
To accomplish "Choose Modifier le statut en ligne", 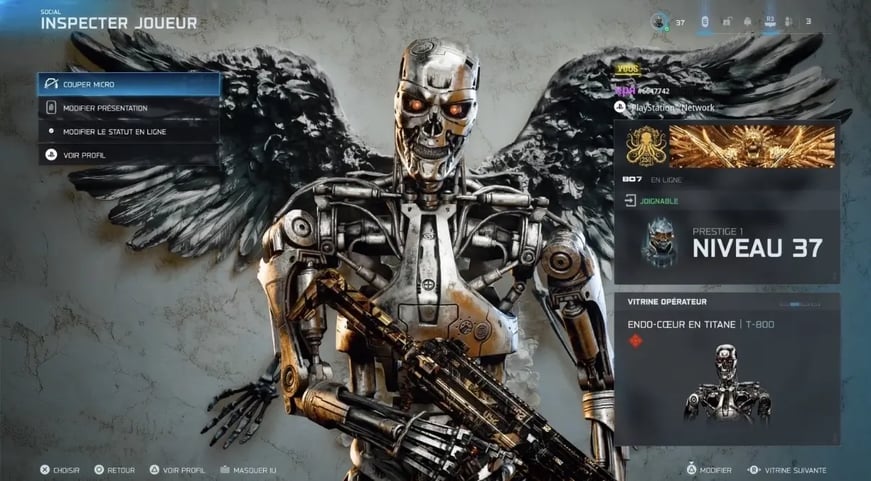I will pos(128,131).
